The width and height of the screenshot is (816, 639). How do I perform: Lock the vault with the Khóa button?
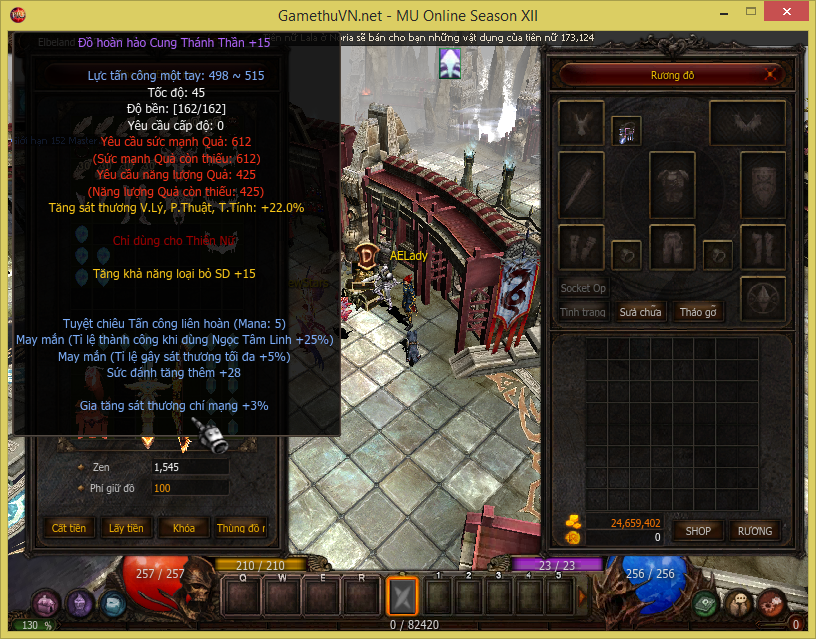(184, 527)
